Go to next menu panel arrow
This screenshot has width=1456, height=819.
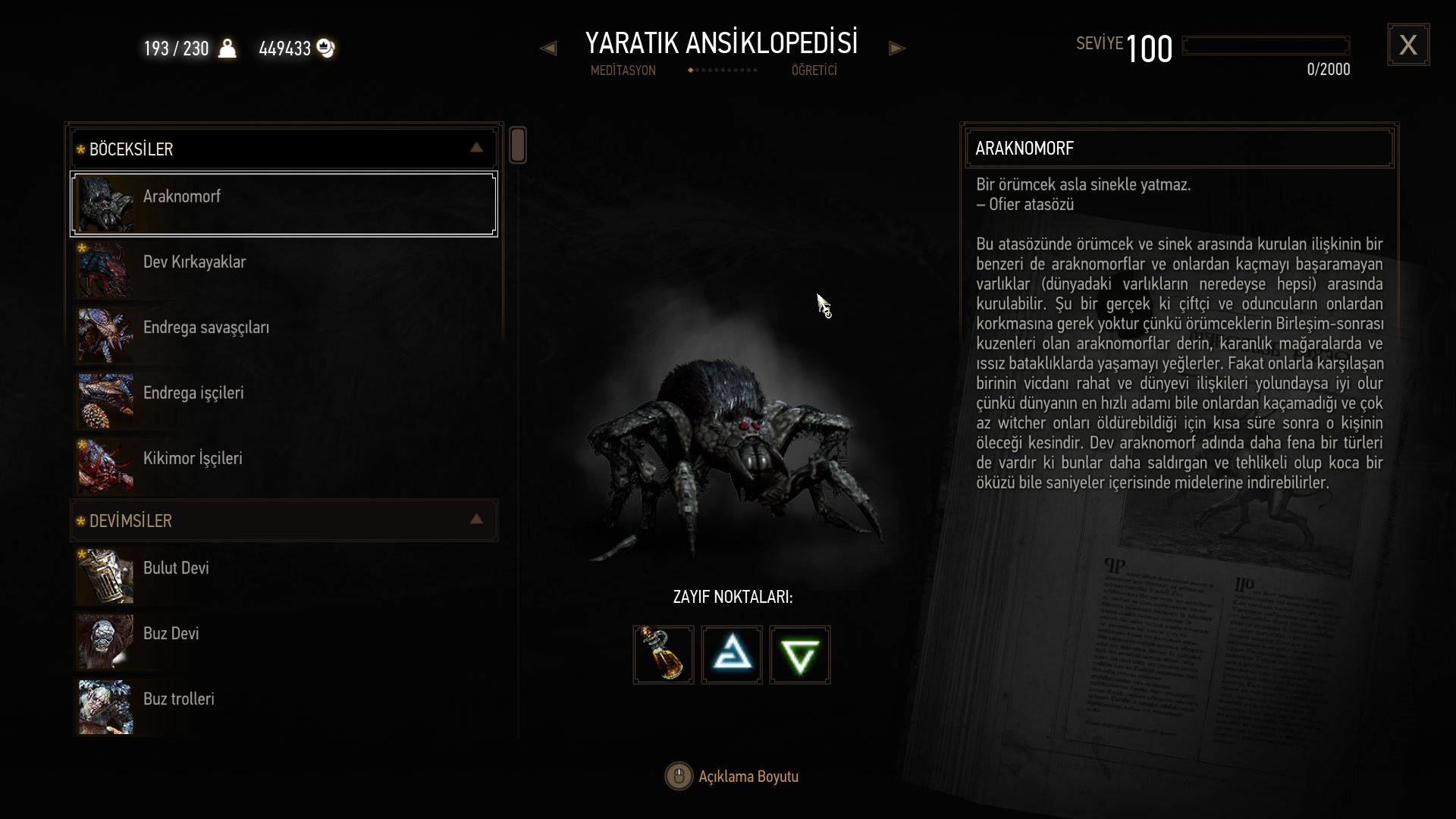[897, 49]
